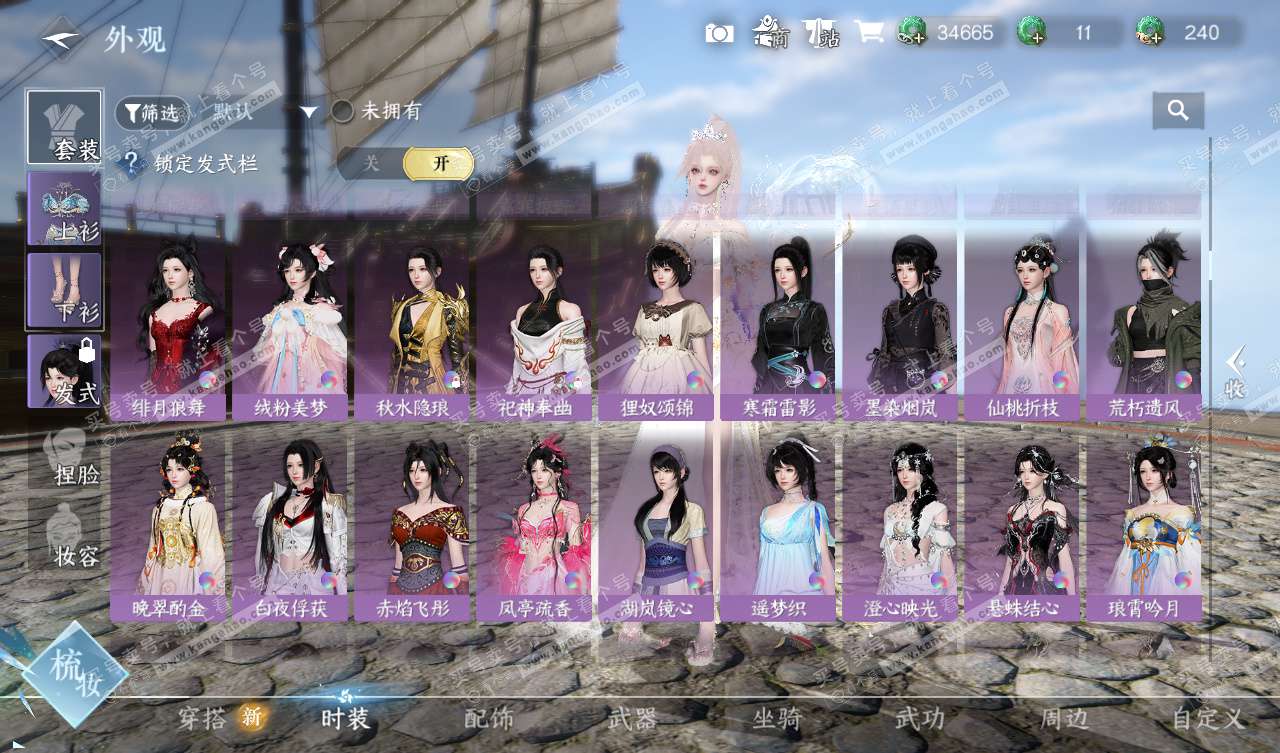
Task: Open the shopping cart
Action: (869, 32)
